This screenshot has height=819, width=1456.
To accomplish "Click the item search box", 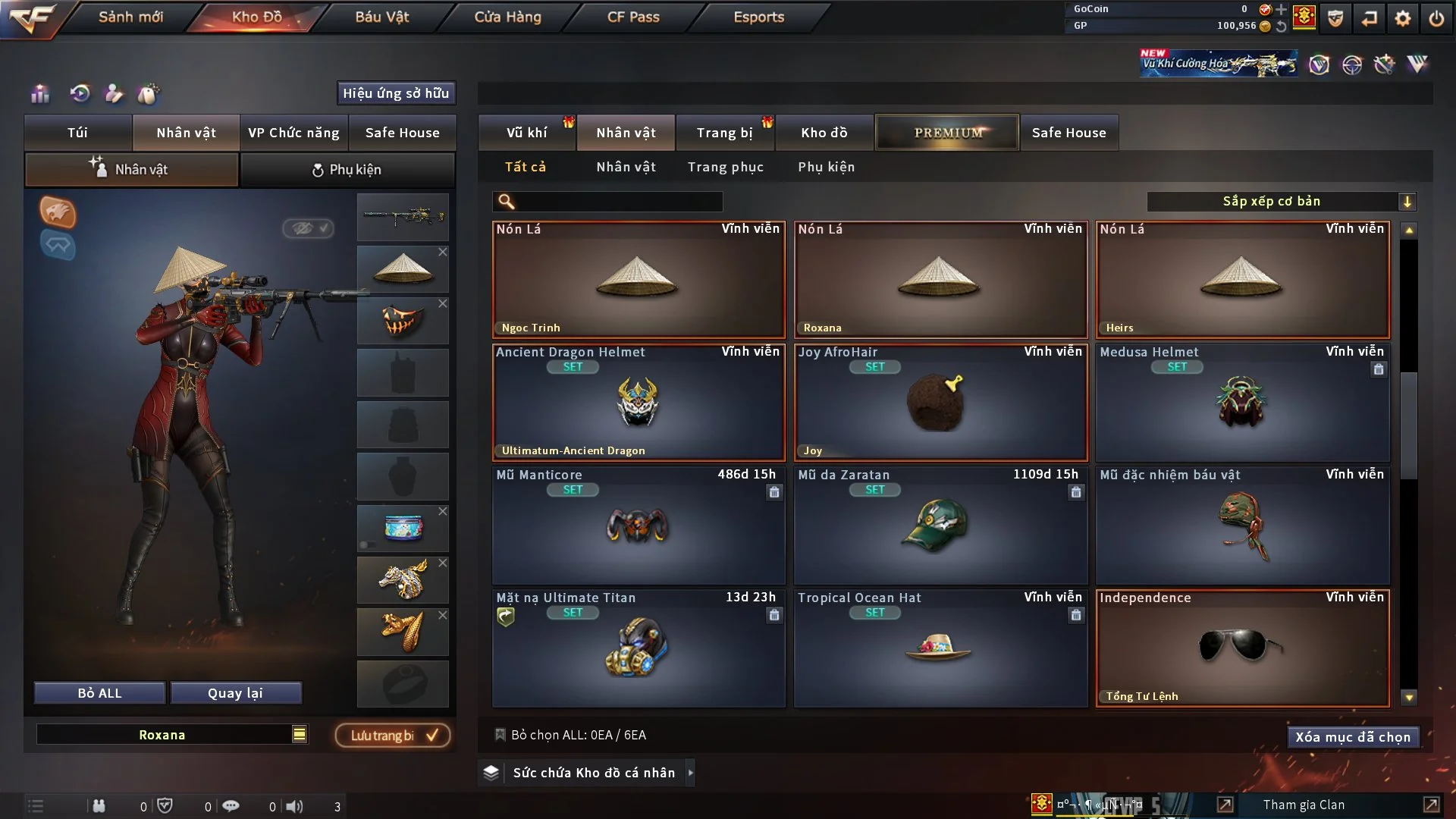I will point(618,202).
